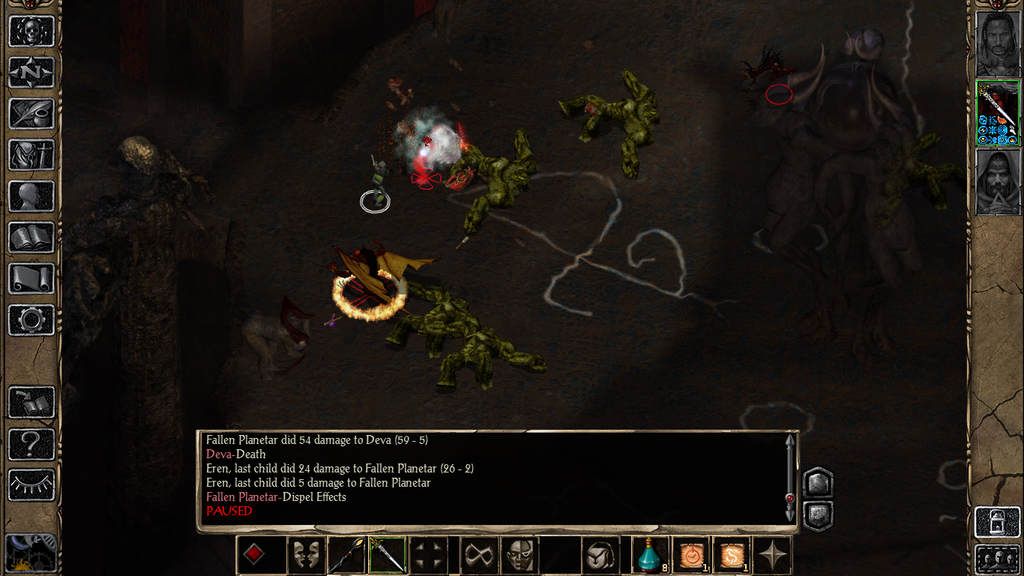Click the quick save button above help

tap(31, 402)
